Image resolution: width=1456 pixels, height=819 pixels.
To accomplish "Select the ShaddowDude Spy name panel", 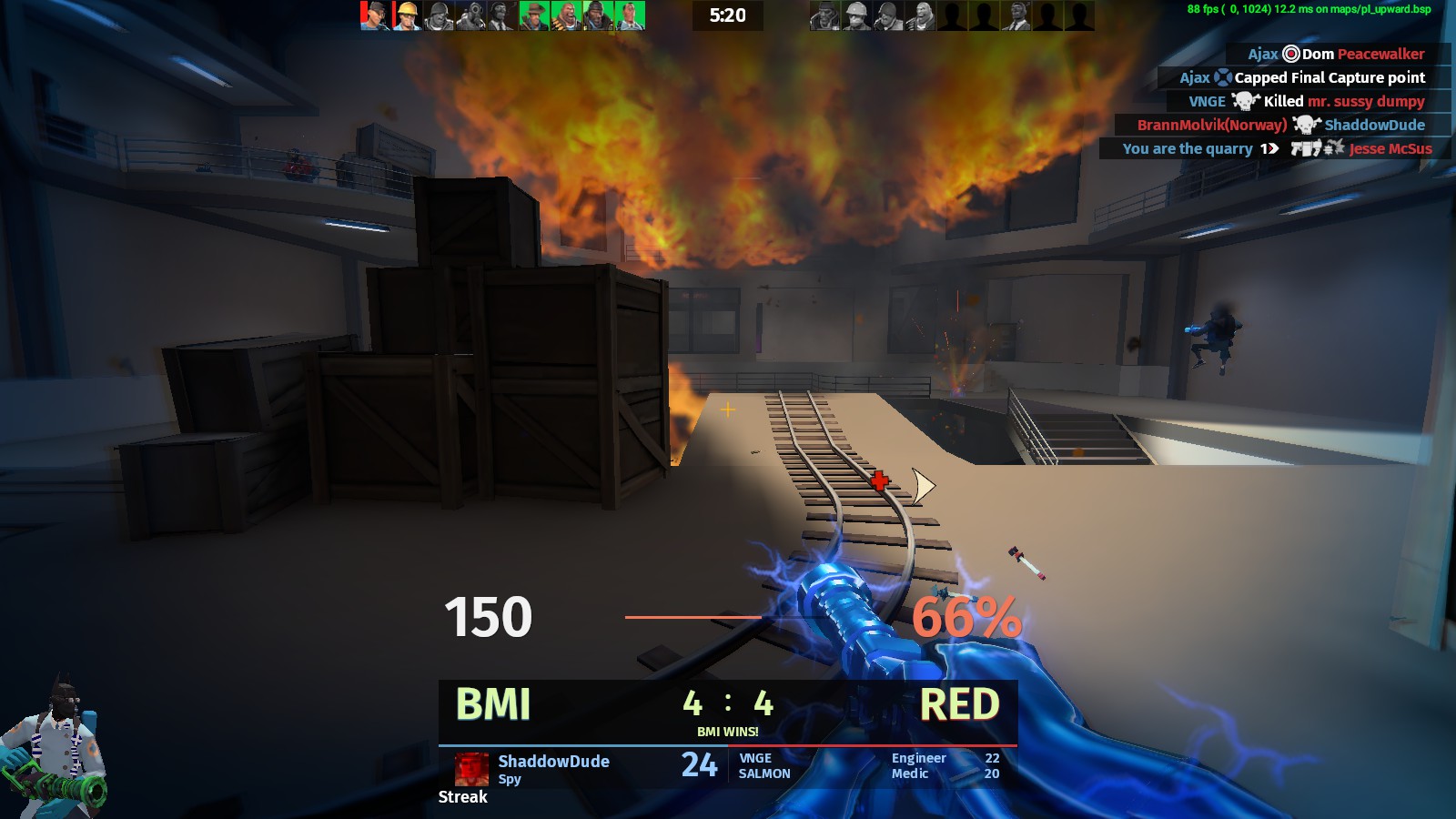I will (x=553, y=768).
